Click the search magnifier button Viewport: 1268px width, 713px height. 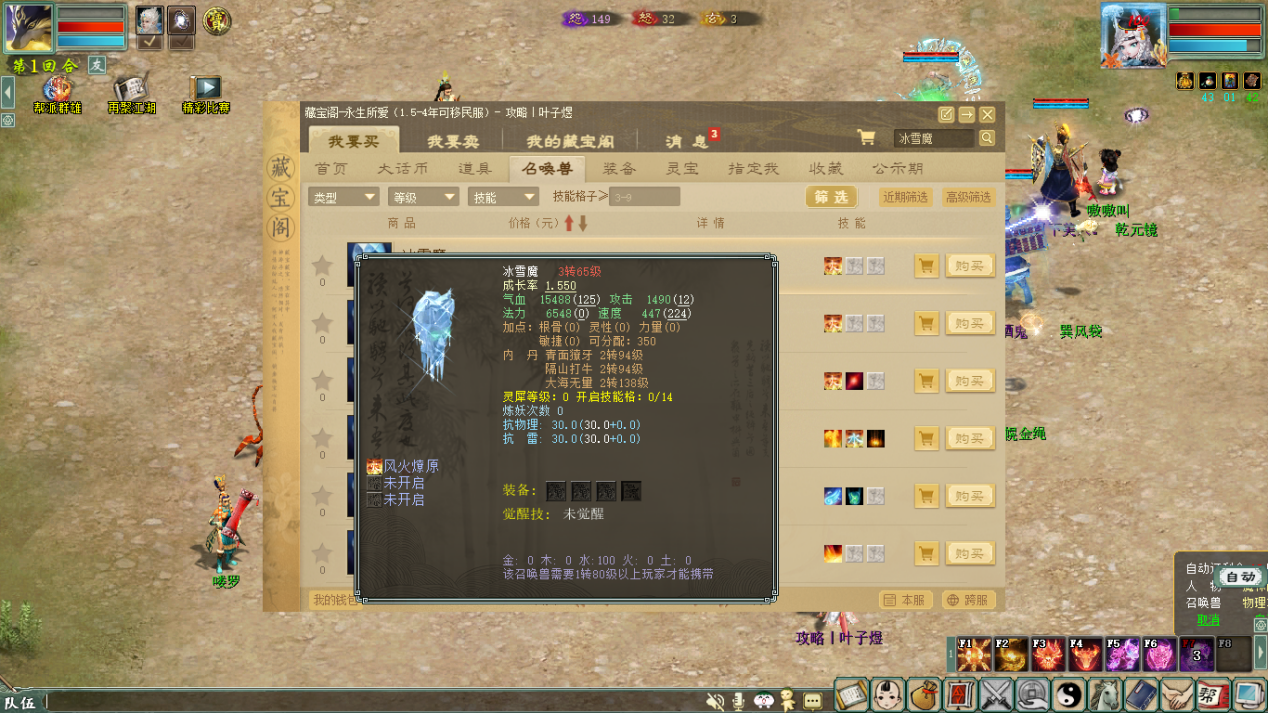(987, 138)
